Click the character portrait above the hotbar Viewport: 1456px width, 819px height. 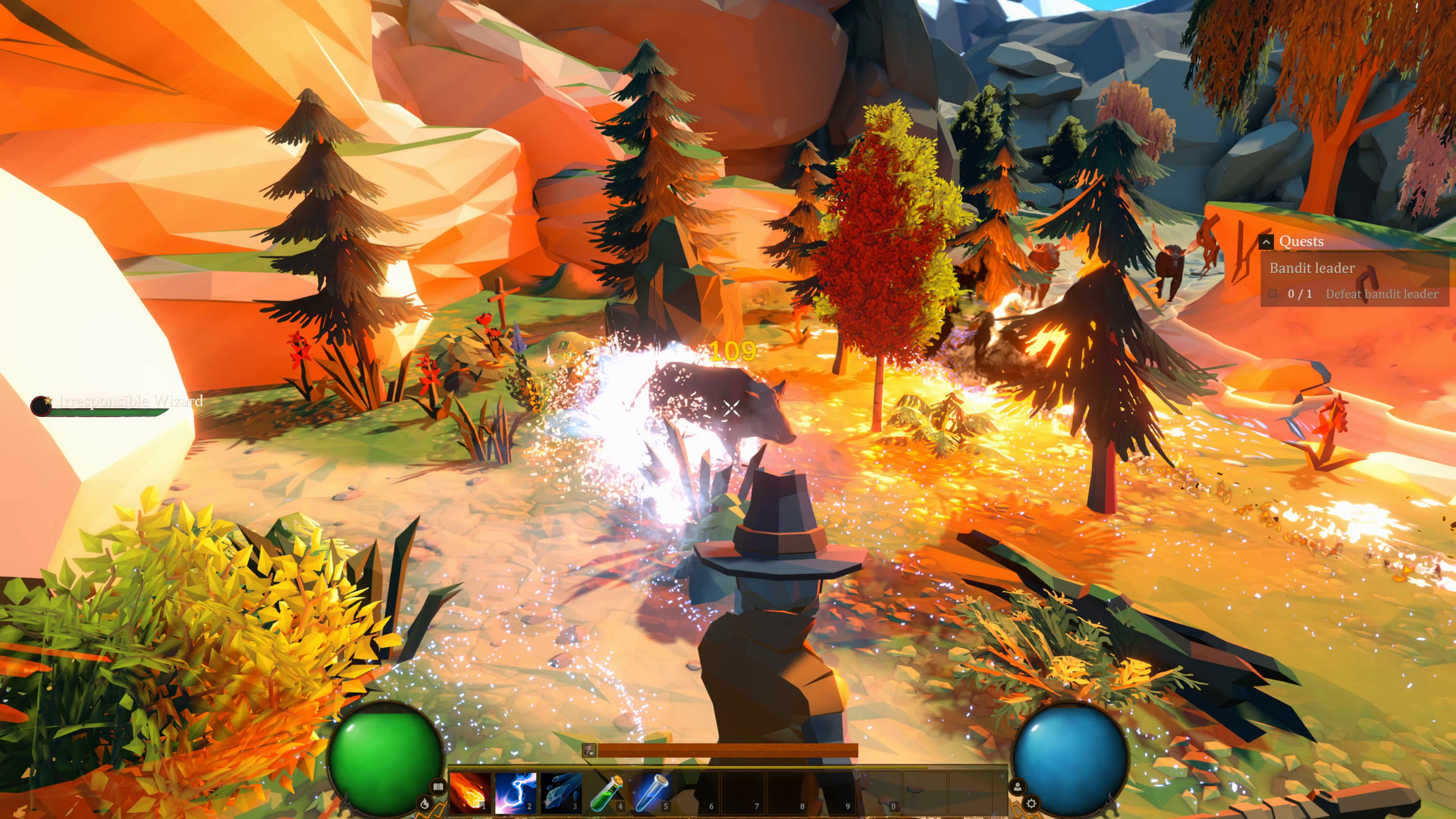click(x=588, y=750)
